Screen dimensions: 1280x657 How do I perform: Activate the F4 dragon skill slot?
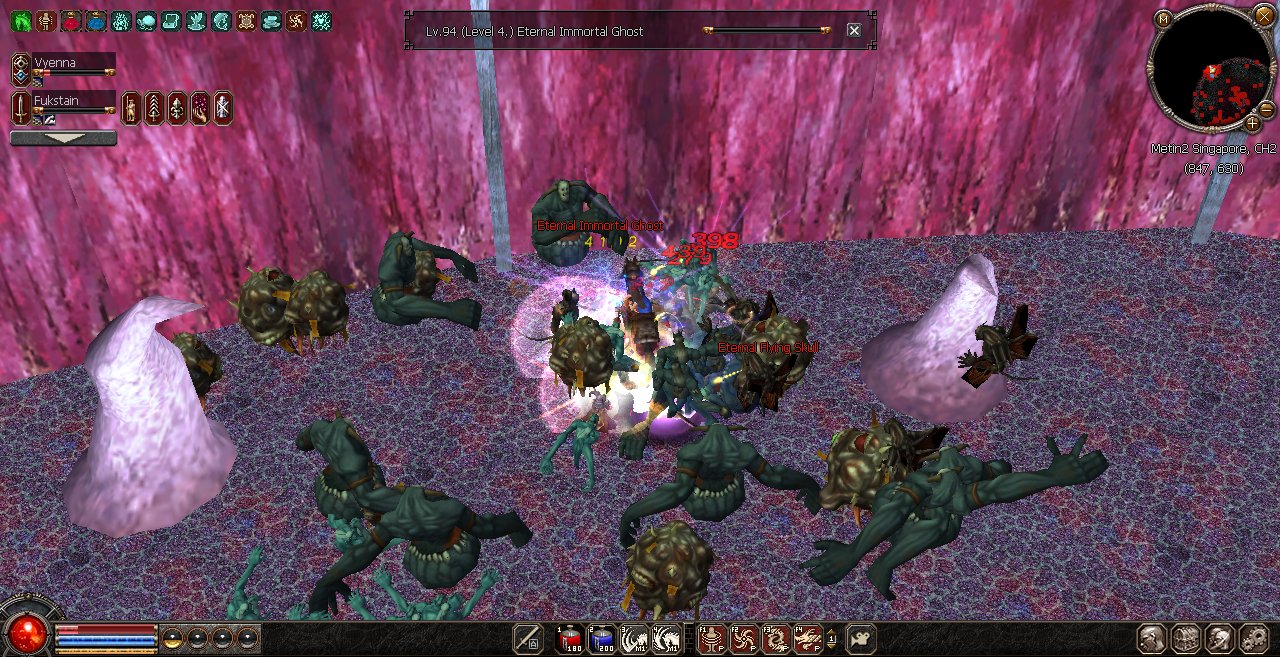click(807, 639)
